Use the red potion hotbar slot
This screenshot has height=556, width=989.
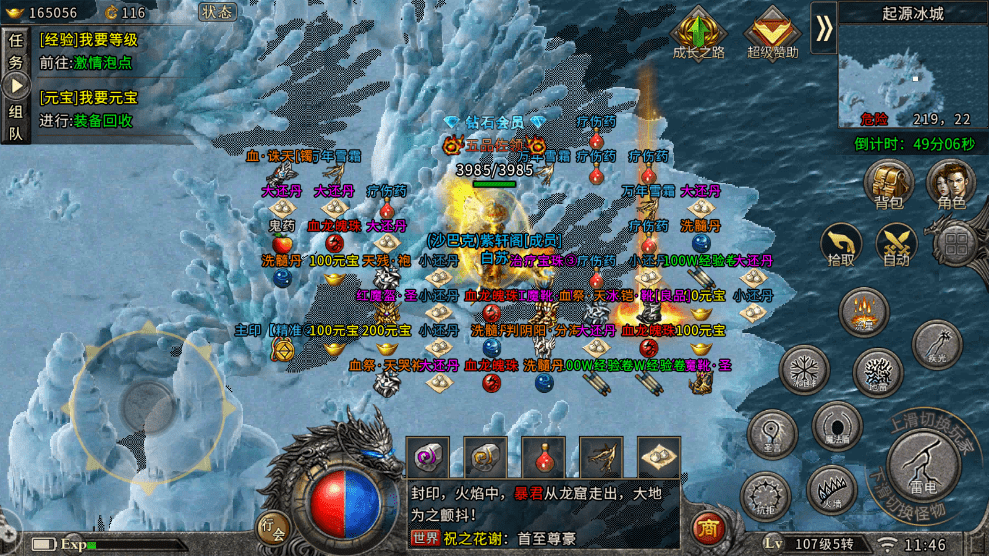(543, 457)
